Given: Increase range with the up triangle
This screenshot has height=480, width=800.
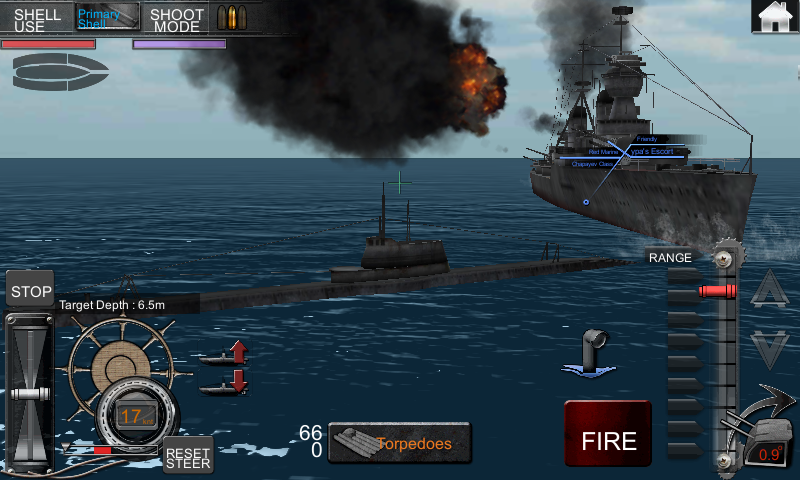Looking at the screenshot, I should (x=770, y=291).
